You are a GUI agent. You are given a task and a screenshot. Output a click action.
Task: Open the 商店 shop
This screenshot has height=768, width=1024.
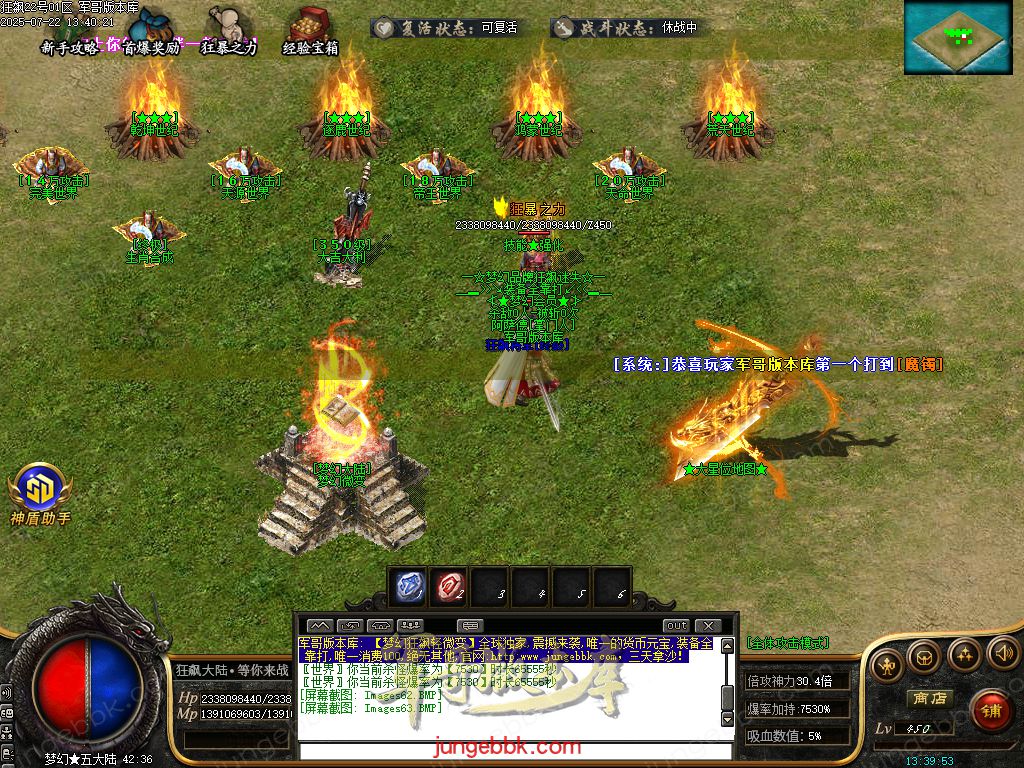coord(927,698)
